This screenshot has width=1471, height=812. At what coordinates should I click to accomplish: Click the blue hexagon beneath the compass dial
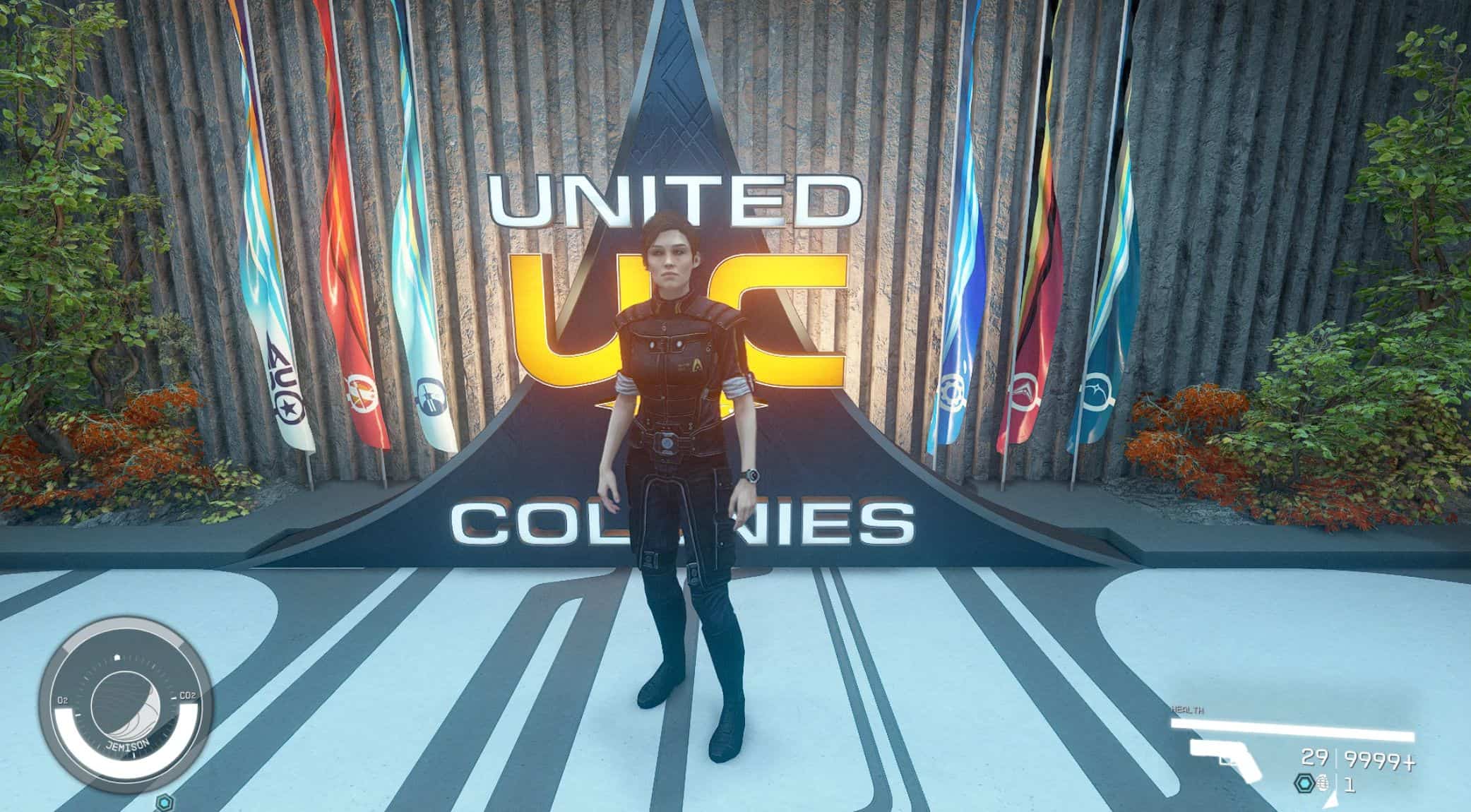coord(165,803)
